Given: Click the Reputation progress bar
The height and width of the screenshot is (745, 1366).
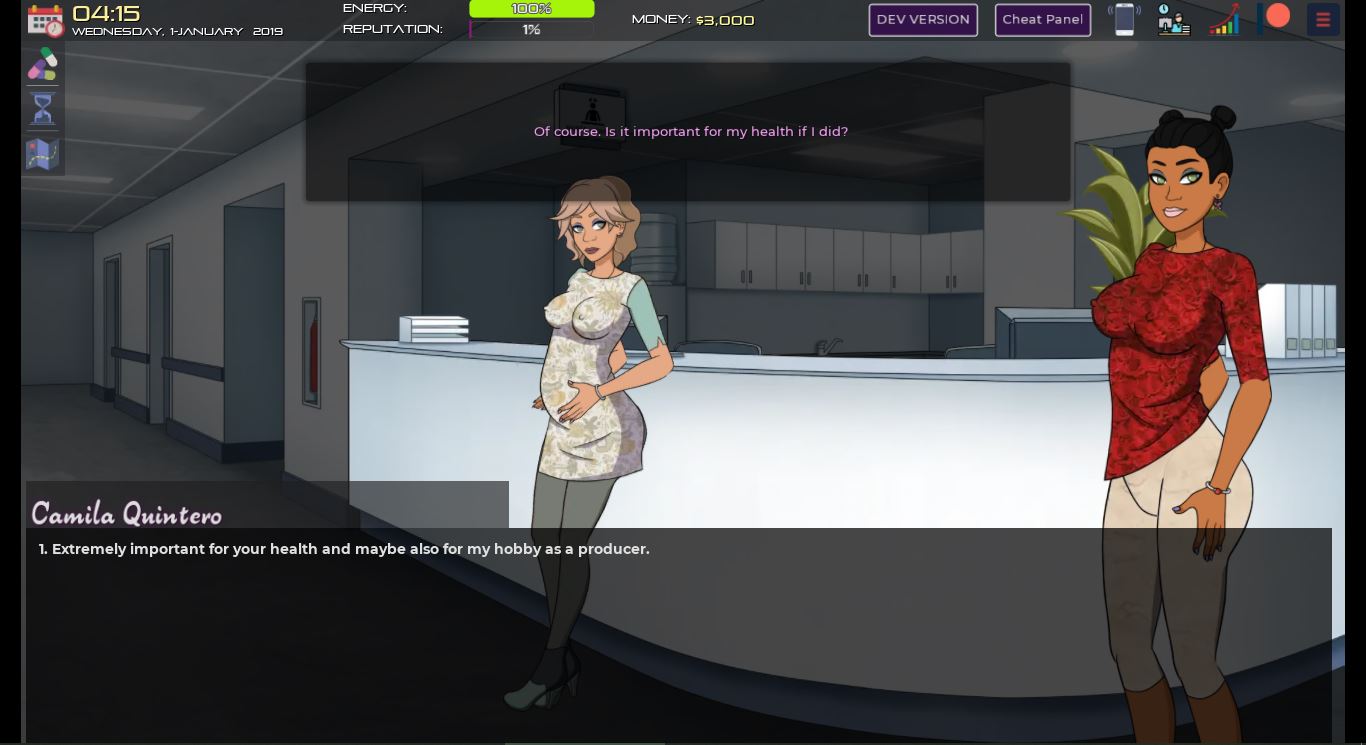Looking at the screenshot, I should point(531,30).
